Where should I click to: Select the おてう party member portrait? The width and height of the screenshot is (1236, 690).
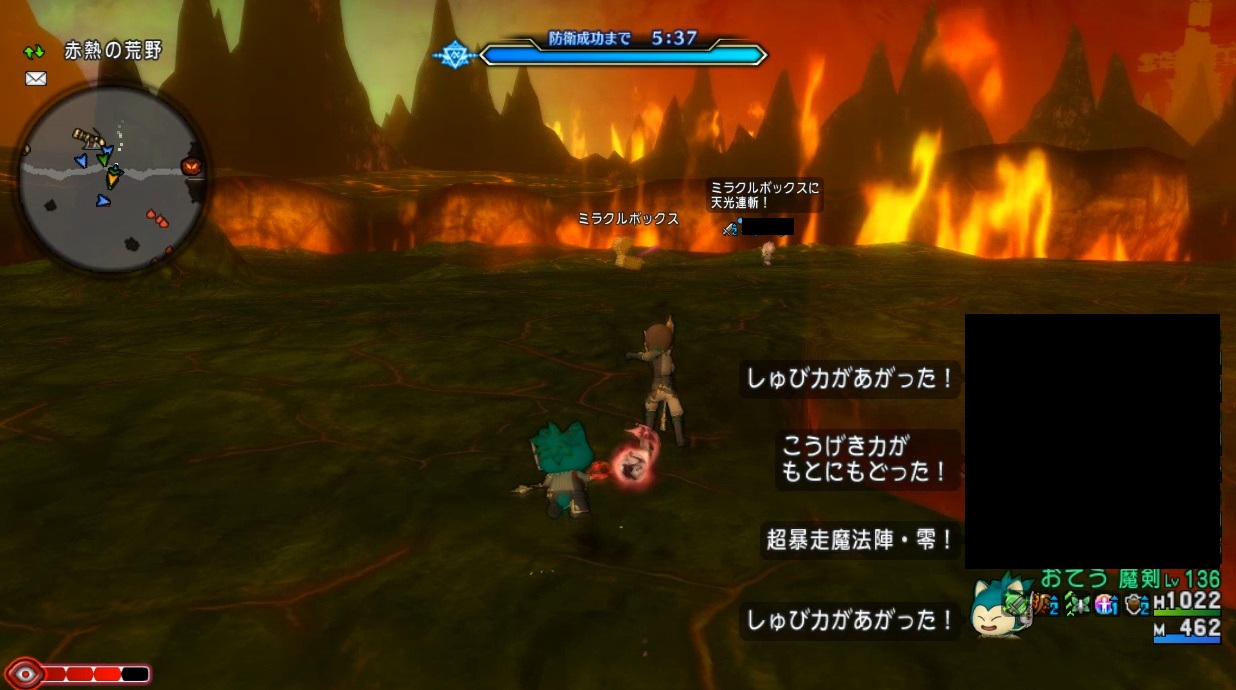coord(1002,607)
